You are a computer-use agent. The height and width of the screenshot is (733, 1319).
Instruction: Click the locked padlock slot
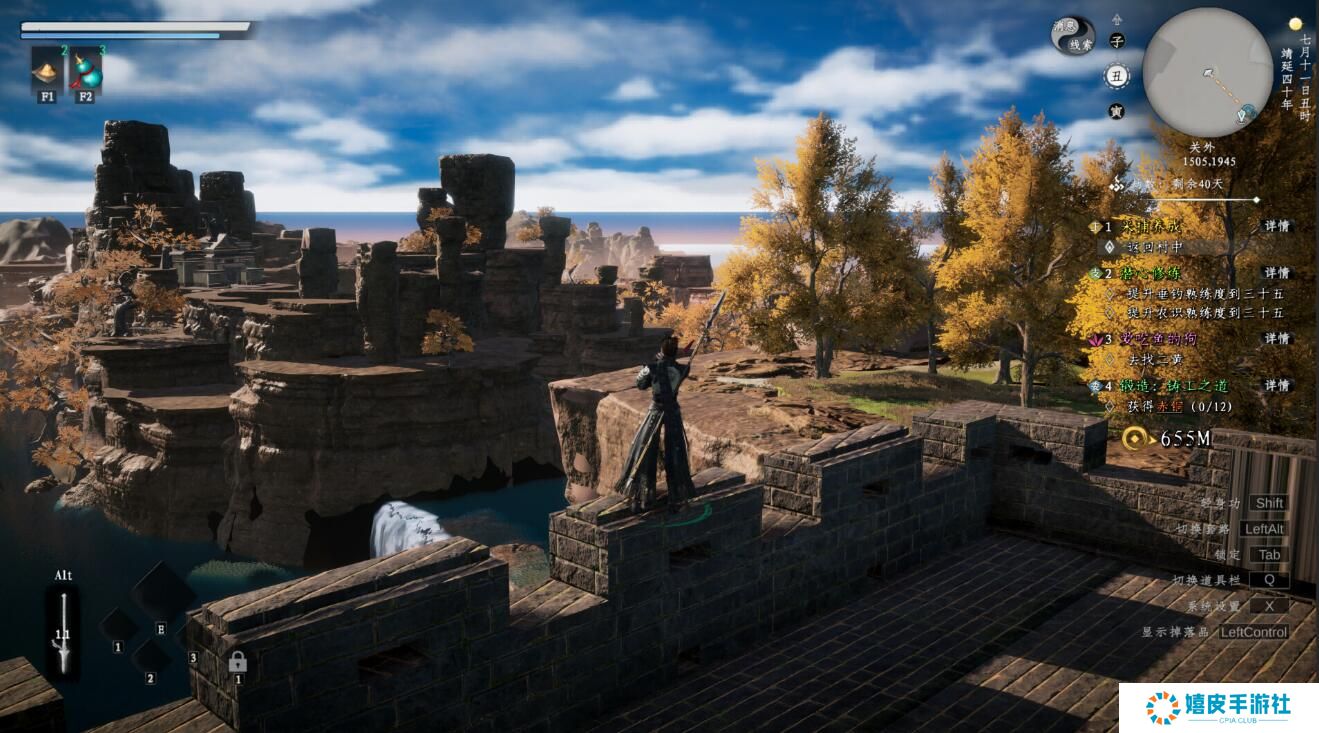click(237, 661)
